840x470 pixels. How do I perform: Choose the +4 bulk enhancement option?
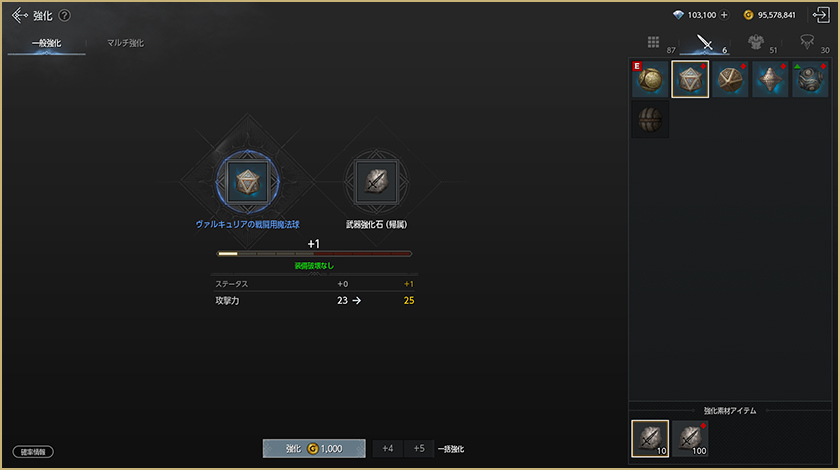pos(387,449)
